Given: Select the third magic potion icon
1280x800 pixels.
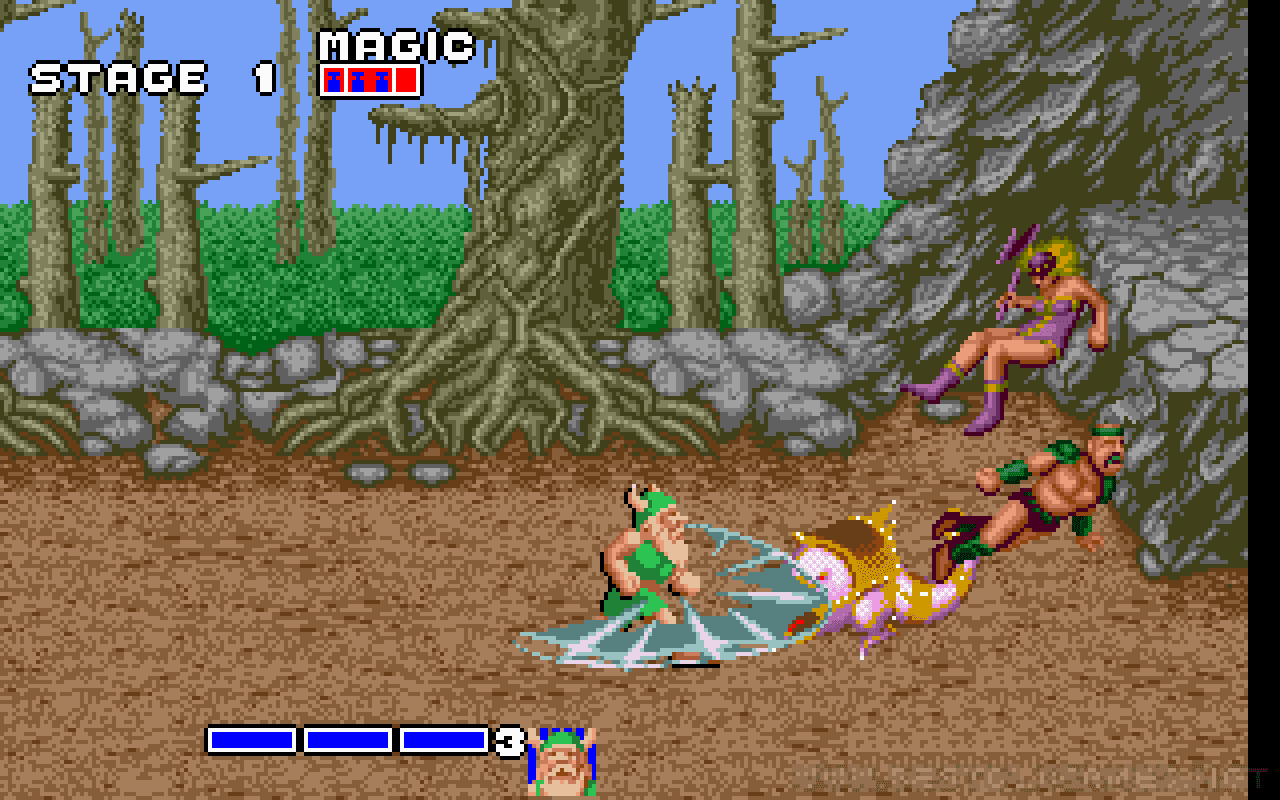Looking at the screenshot, I should click(x=381, y=80).
